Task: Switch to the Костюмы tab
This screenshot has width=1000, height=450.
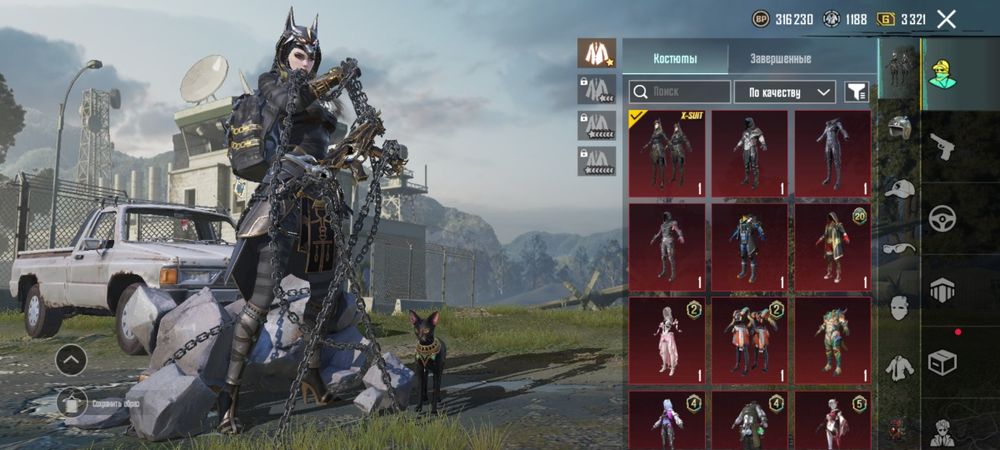Action: tap(675, 58)
